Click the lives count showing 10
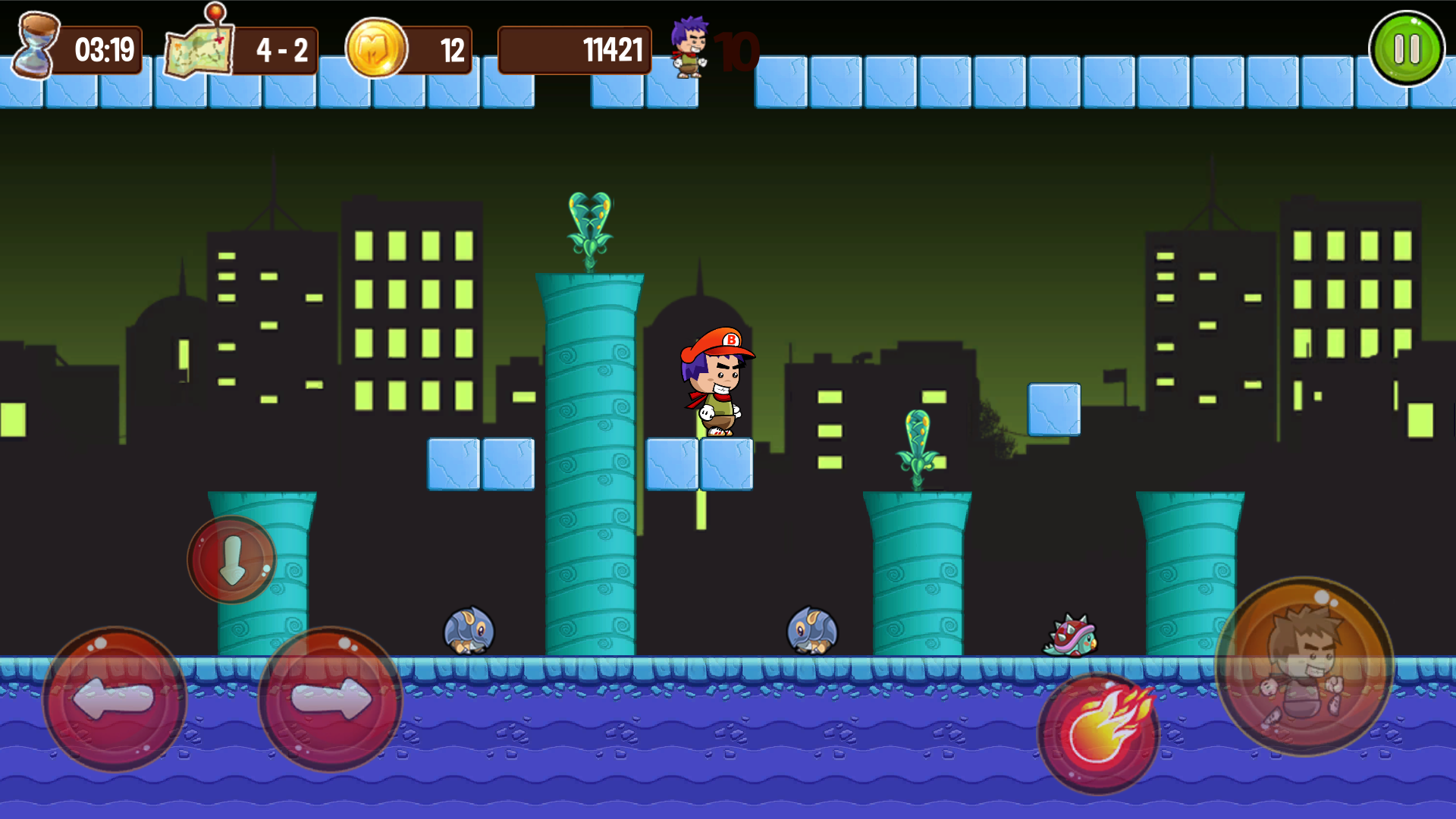Viewport: 1456px width, 819px height. [737, 51]
